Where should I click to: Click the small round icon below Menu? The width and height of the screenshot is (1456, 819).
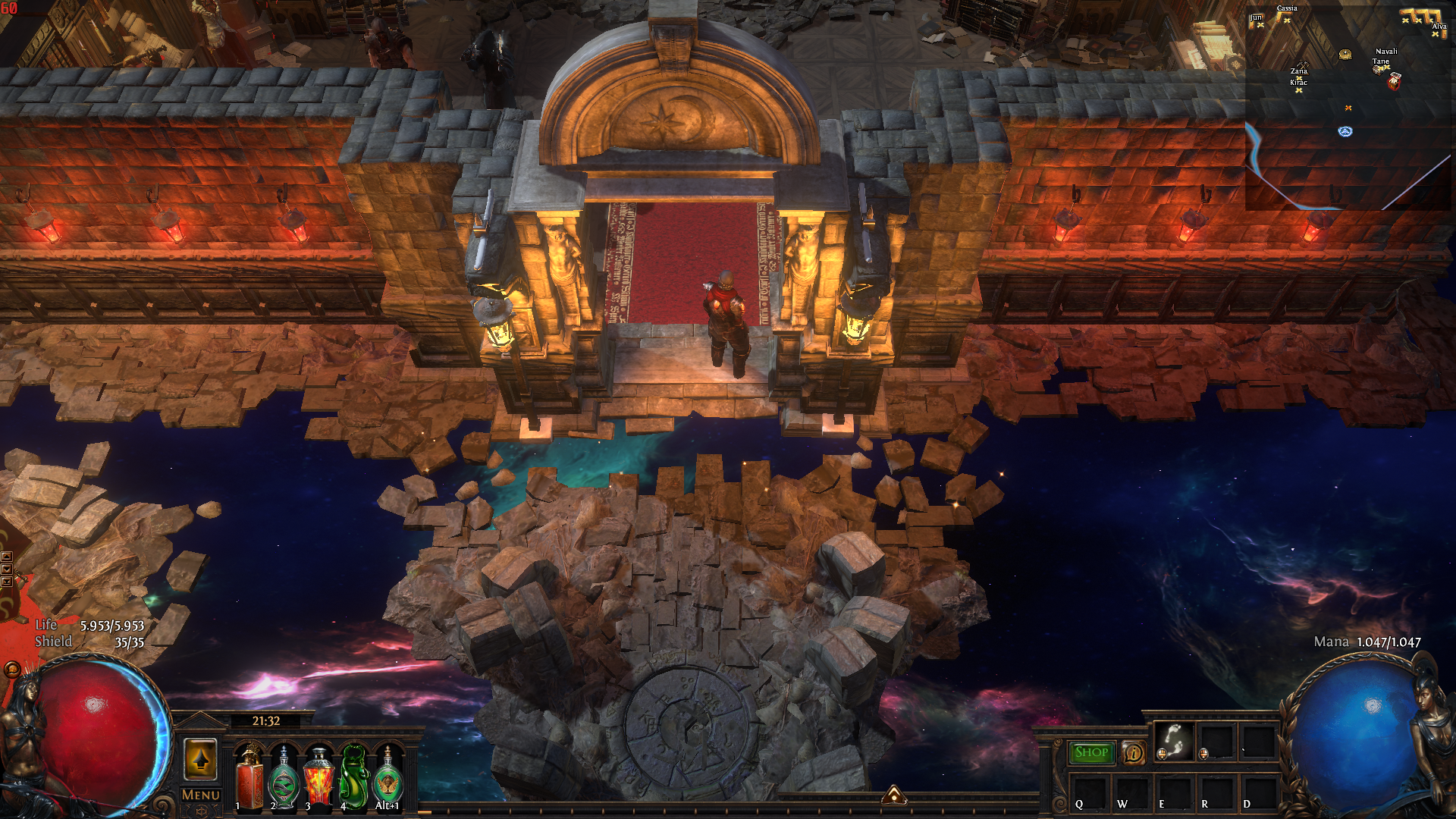tap(201, 811)
